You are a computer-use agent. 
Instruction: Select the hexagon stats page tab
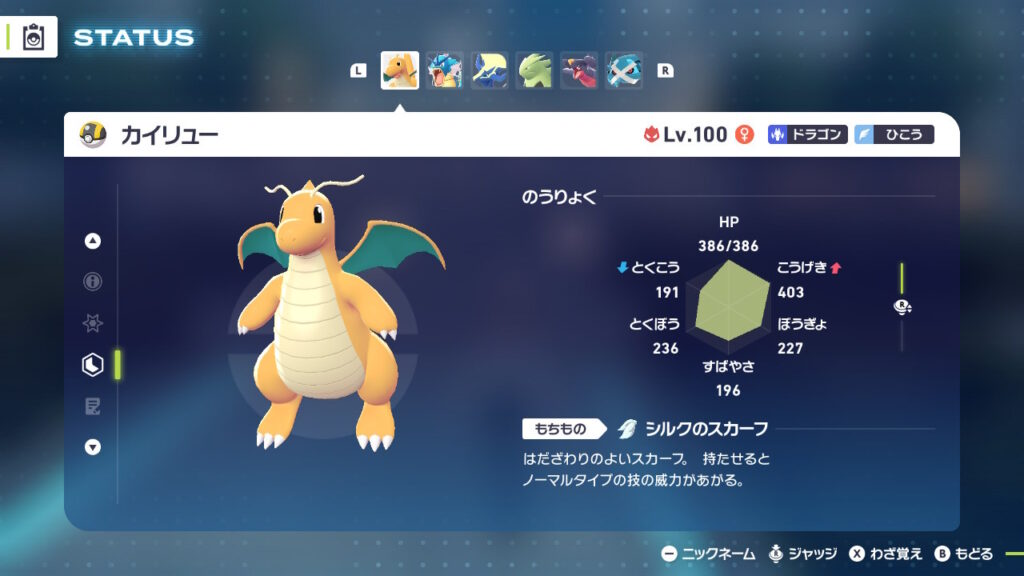(x=93, y=365)
